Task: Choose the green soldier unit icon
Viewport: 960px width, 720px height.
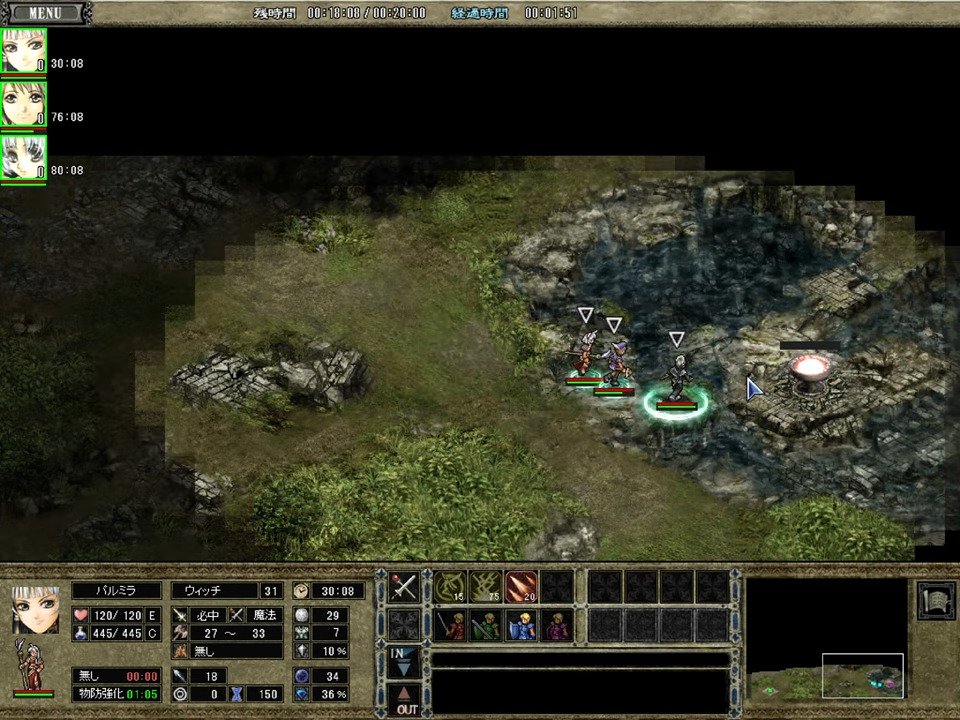Action: (485, 625)
